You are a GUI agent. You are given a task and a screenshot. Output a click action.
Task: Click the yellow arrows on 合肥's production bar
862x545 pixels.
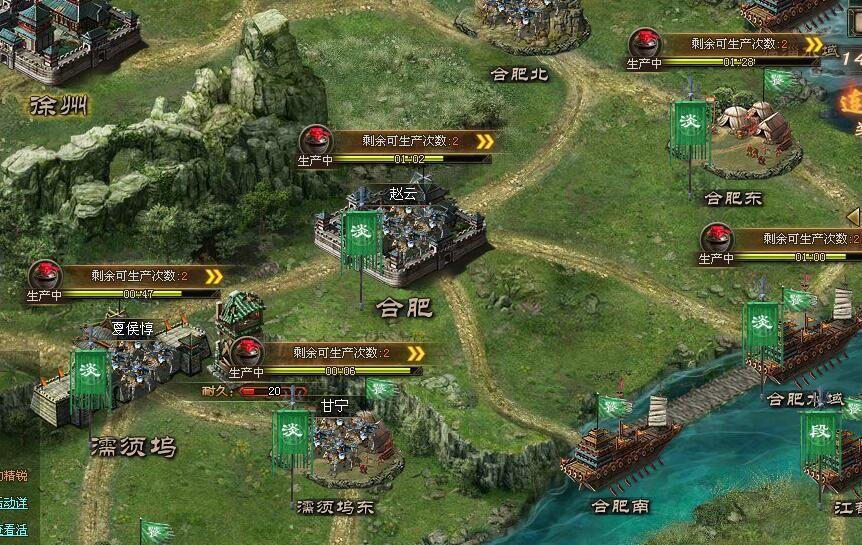coord(484,141)
